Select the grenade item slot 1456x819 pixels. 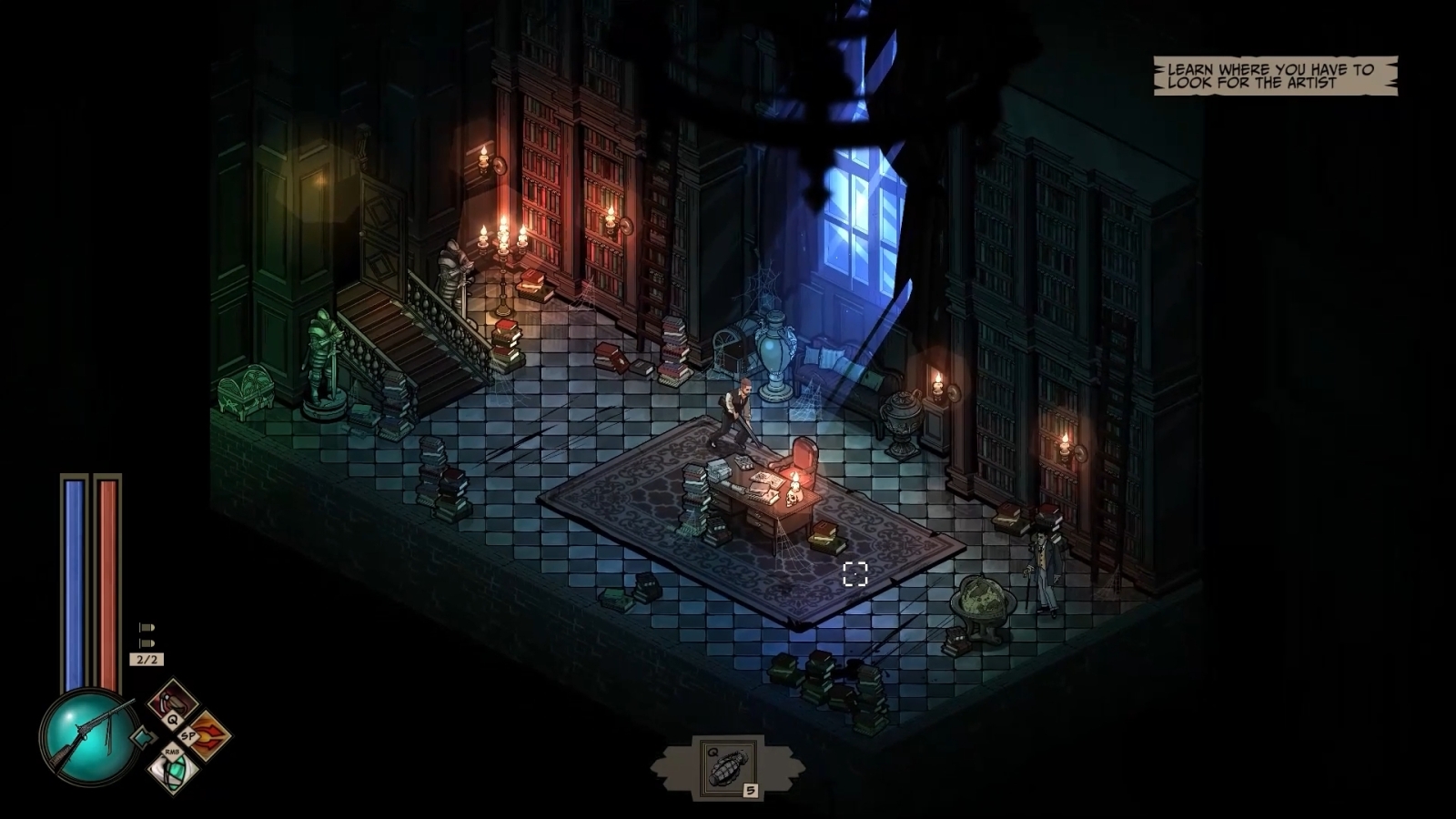(x=727, y=766)
